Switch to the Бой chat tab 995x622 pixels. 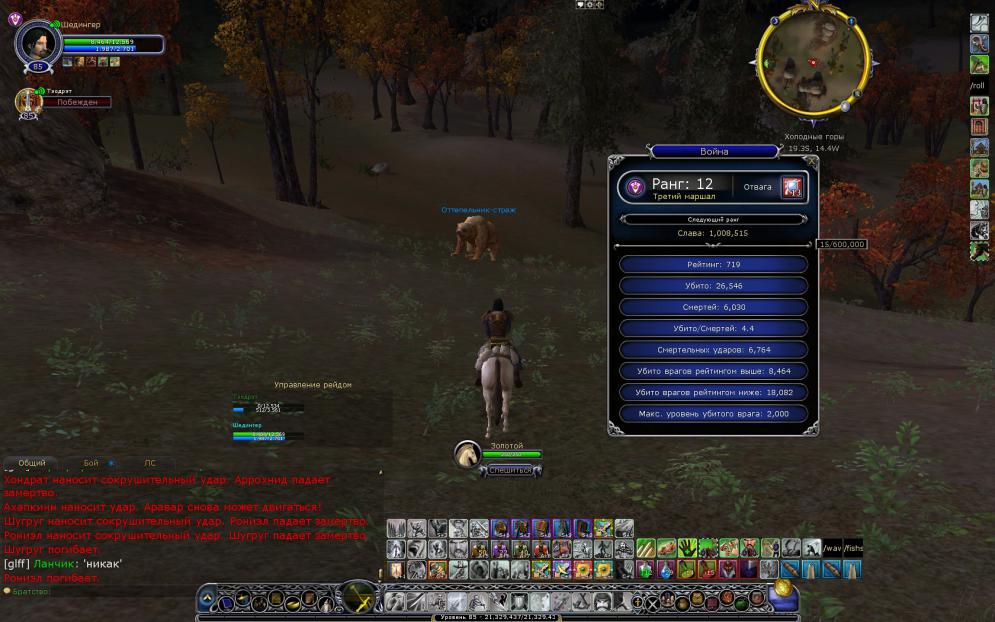point(91,464)
